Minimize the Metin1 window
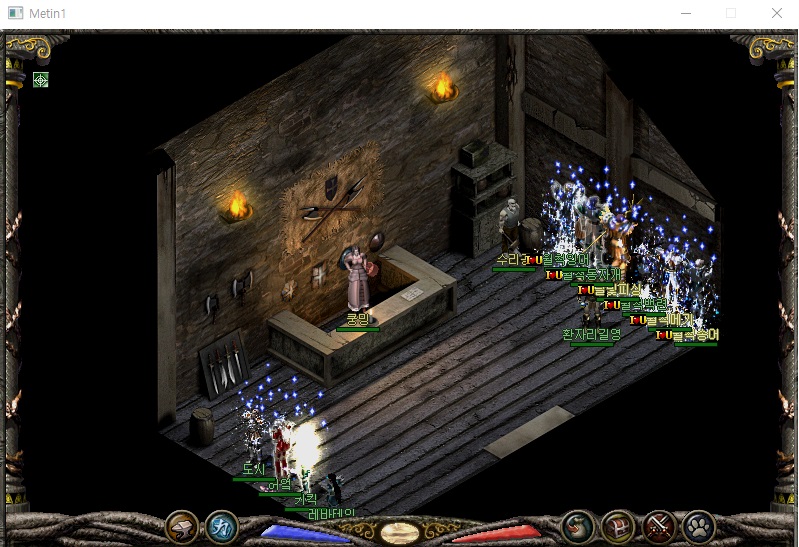This screenshot has width=799, height=547. click(686, 14)
